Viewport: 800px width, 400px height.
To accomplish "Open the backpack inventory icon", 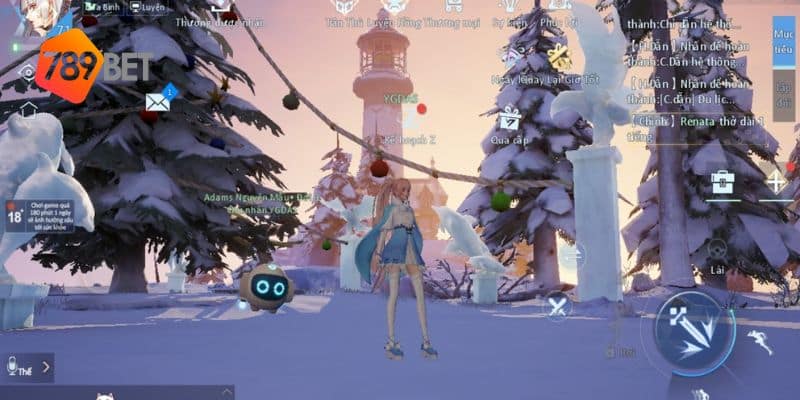I will point(722,182).
